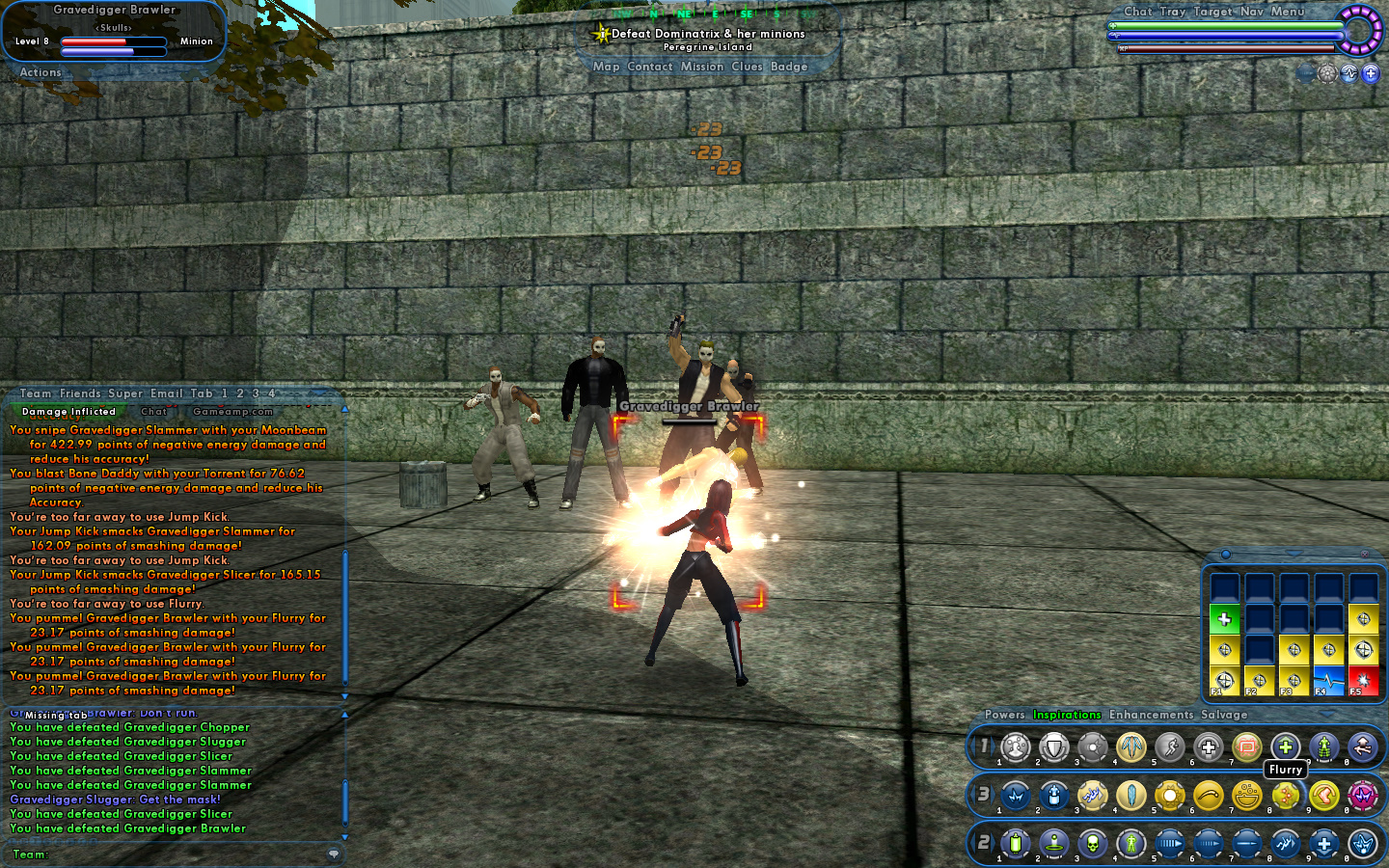Image resolution: width=1389 pixels, height=868 pixels.
Task: Open the Email window
Action: point(166,393)
